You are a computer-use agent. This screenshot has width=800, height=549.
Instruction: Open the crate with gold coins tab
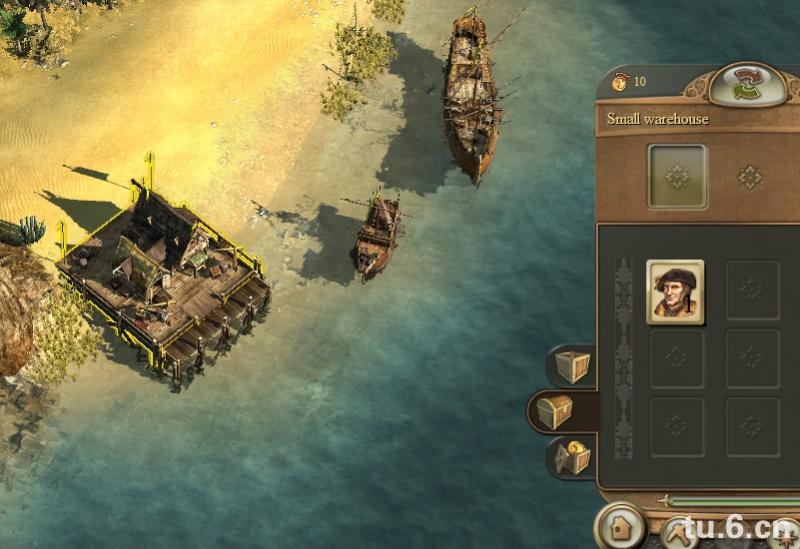pos(573,457)
